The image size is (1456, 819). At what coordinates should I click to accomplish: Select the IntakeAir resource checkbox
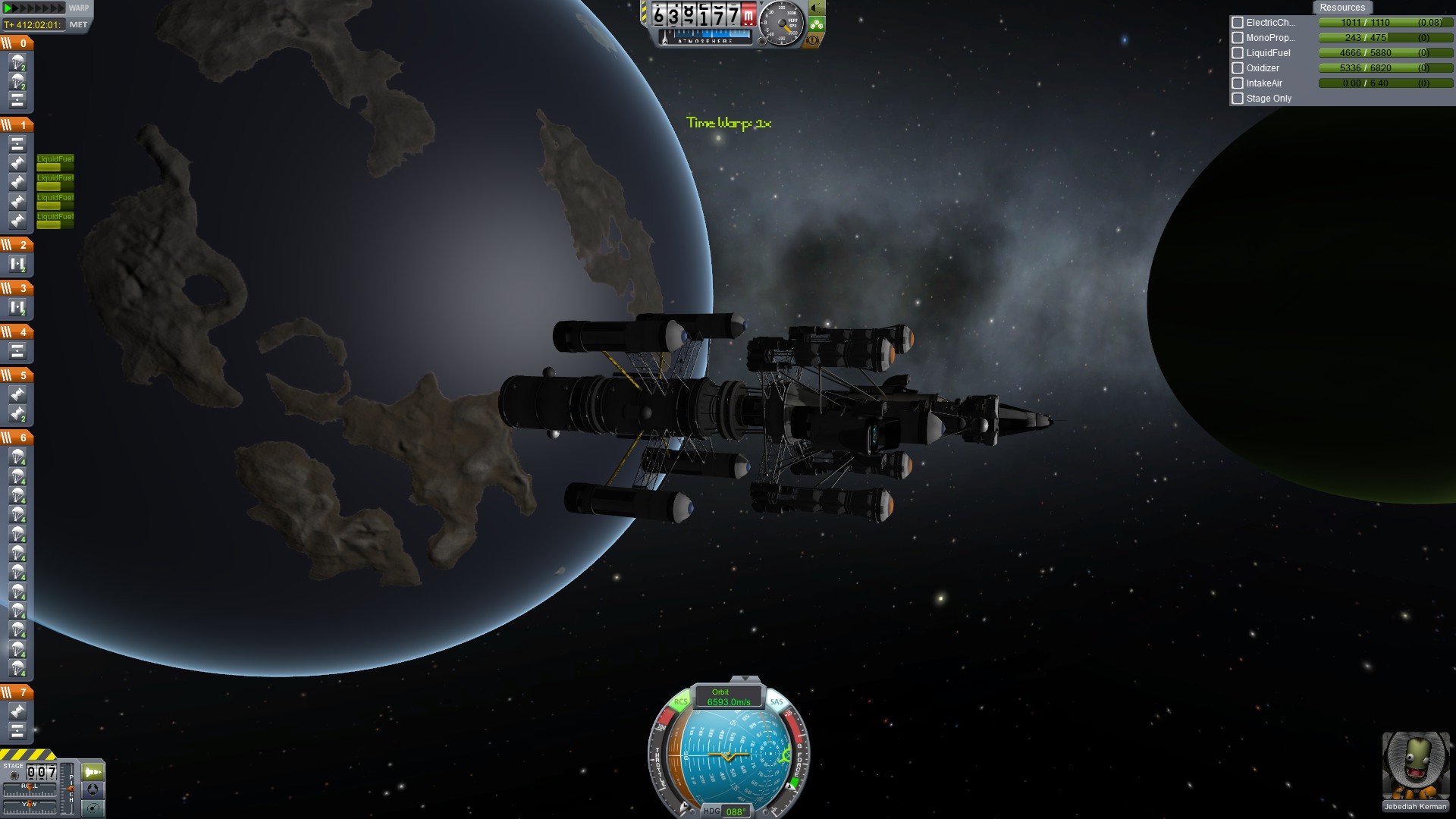(1238, 83)
